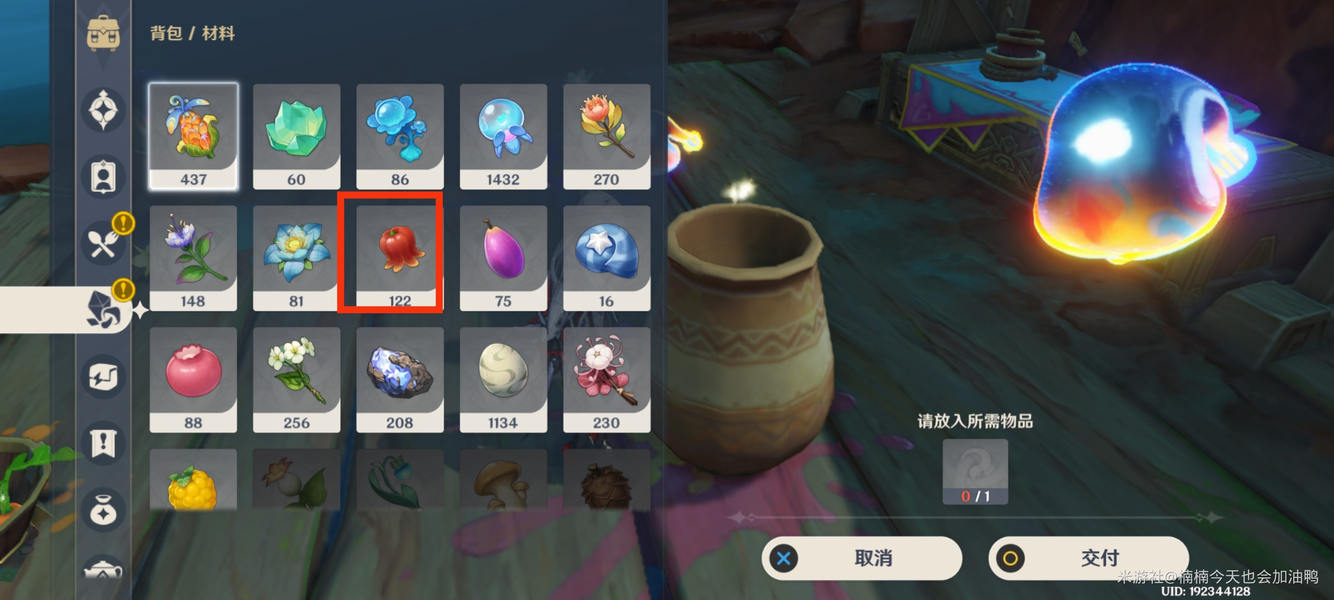Switch to the character portrait card tab
Screen dimensions: 1334x600
click(x=104, y=176)
